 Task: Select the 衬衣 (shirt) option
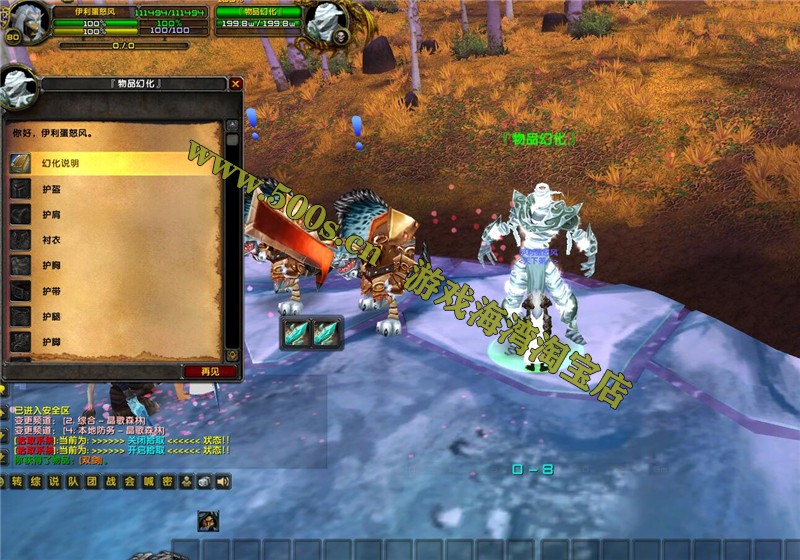pos(50,239)
